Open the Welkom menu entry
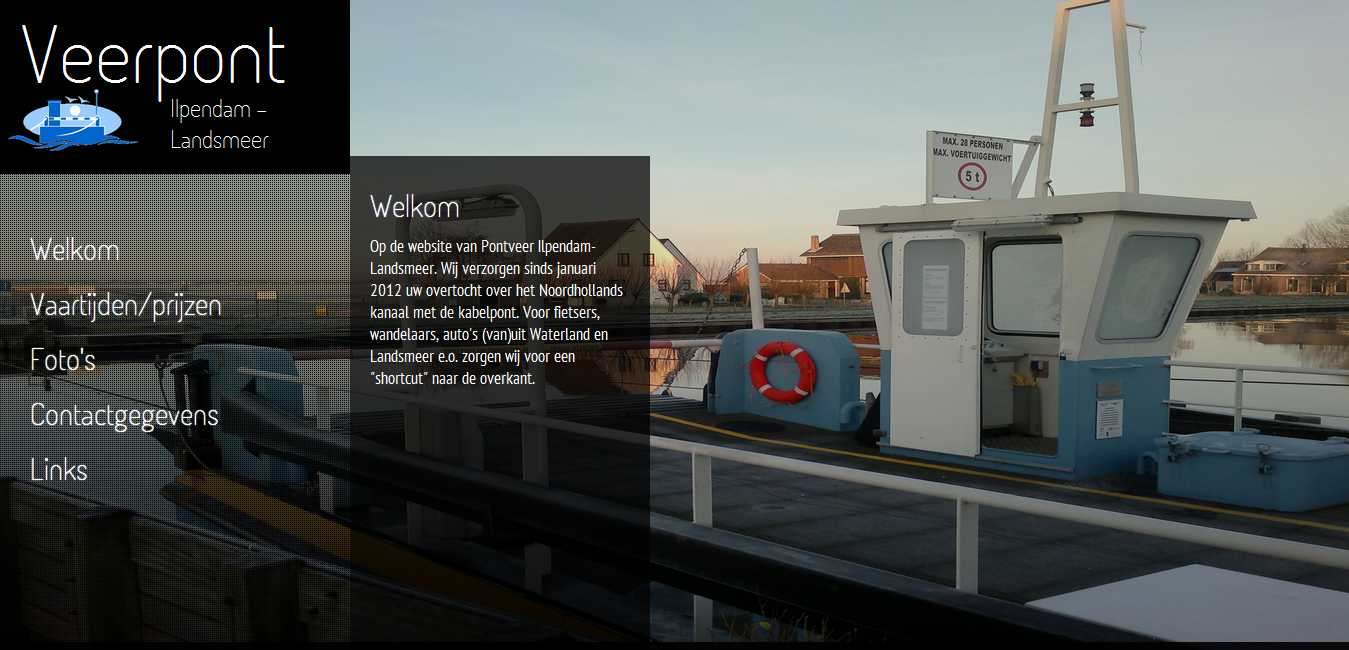The width and height of the screenshot is (1349, 650). (75, 250)
